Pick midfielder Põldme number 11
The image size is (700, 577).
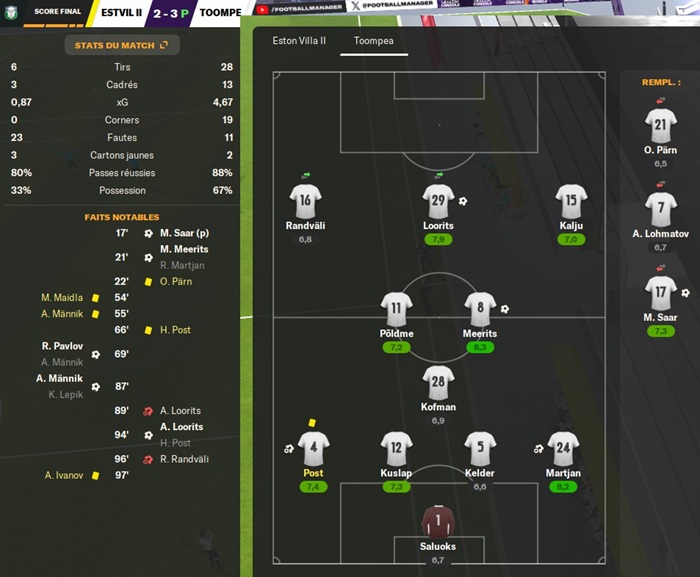pyautogui.click(x=397, y=308)
